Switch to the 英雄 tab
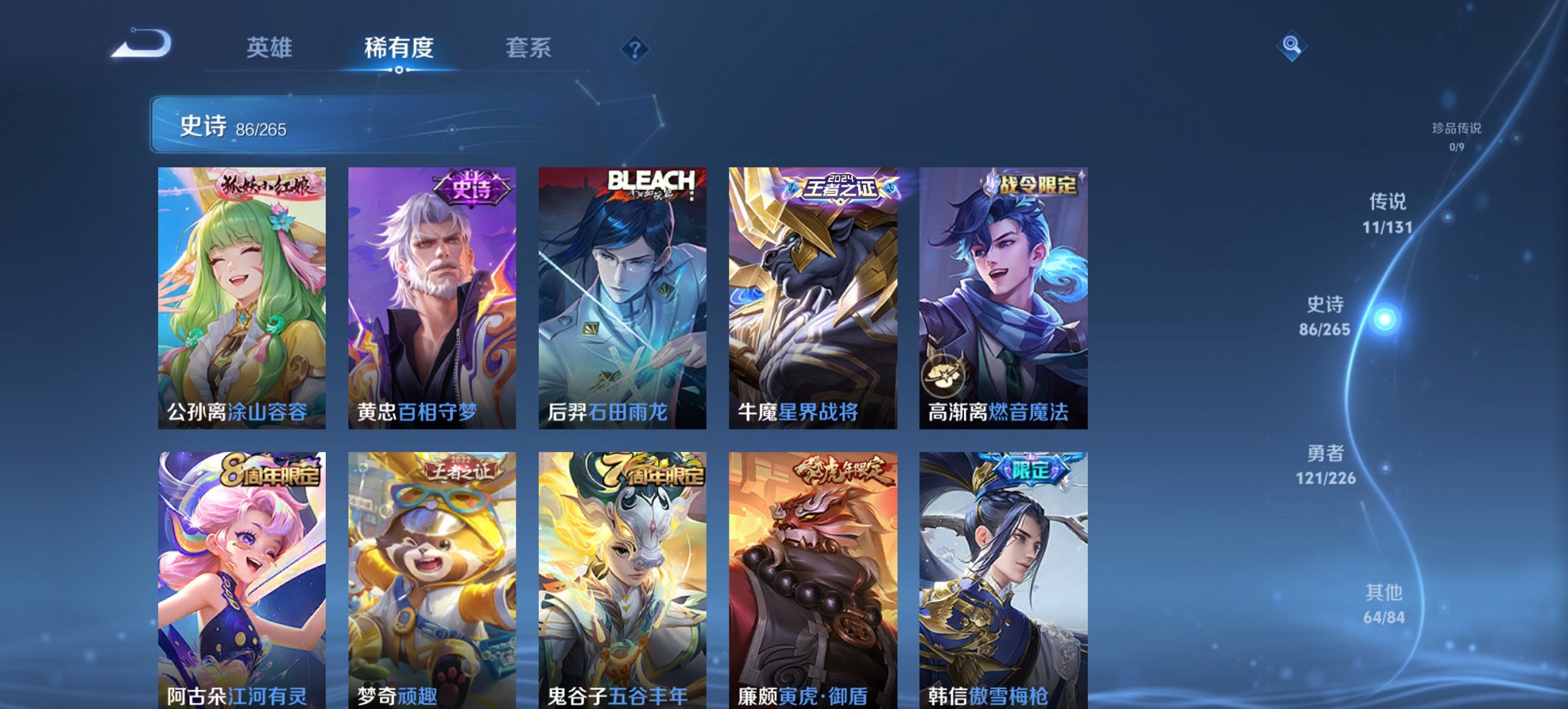This screenshot has width=1568, height=709. click(270, 48)
